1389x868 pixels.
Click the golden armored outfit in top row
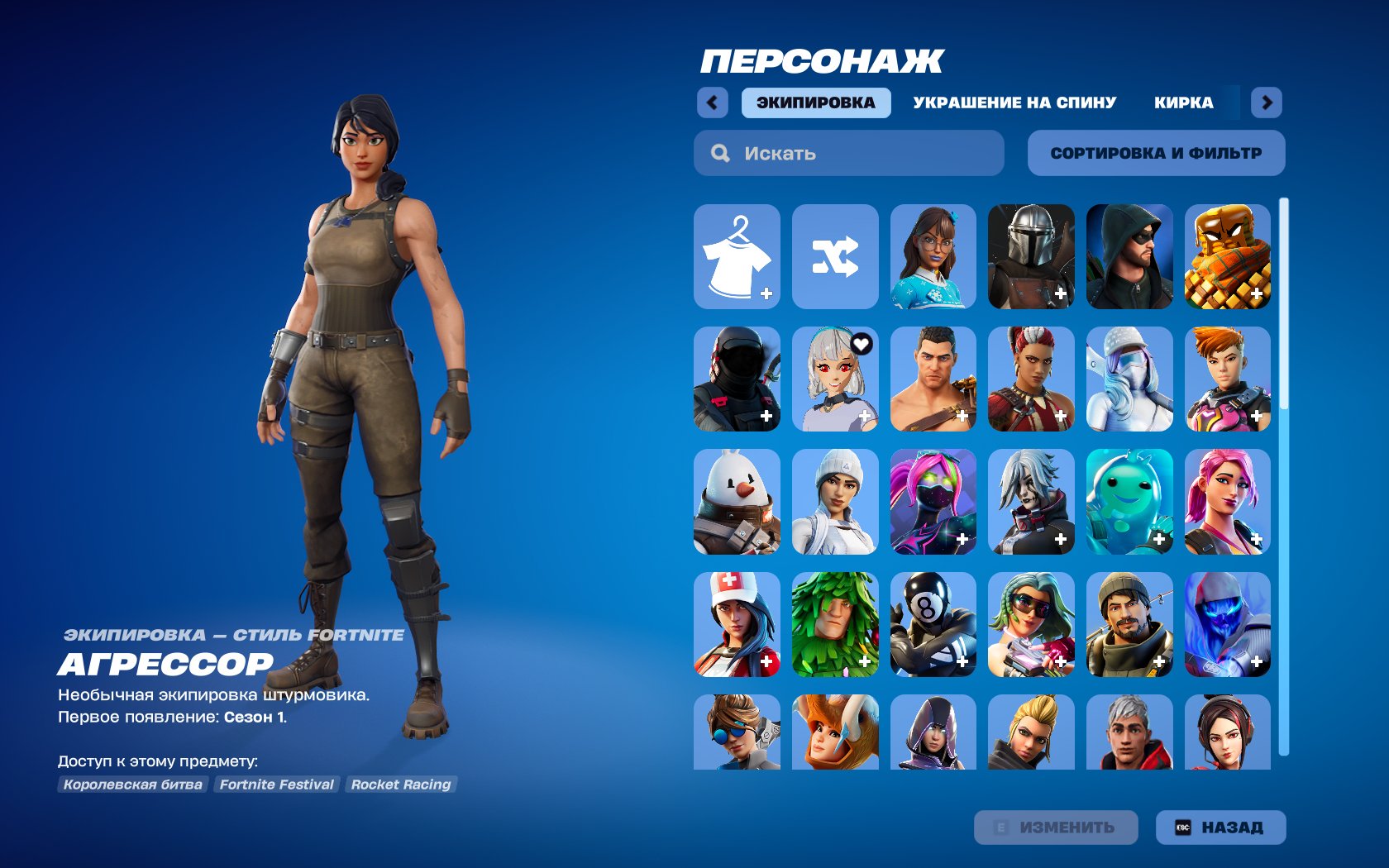tap(1226, 256)
